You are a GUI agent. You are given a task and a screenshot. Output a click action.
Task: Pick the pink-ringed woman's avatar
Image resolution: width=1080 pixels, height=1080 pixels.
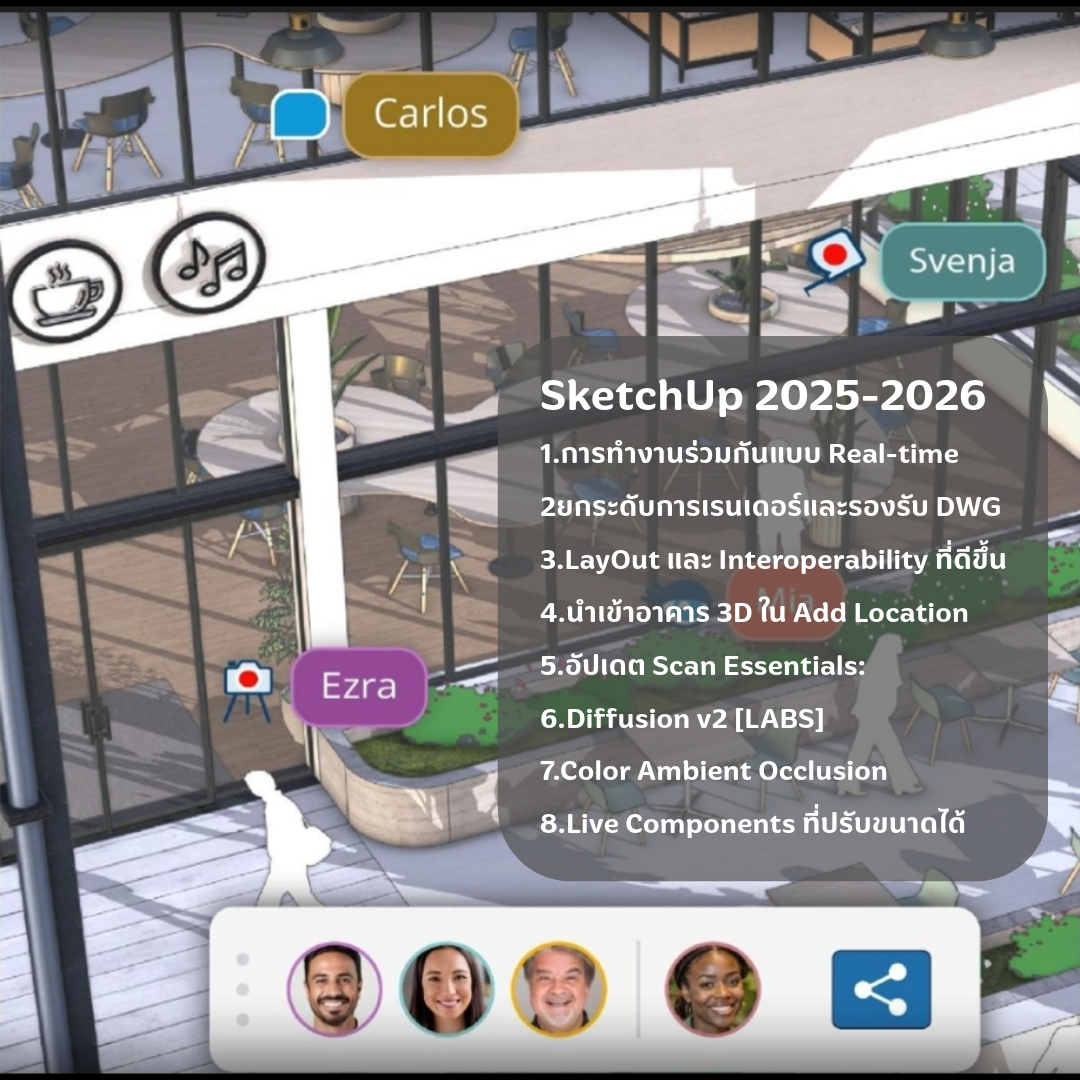click(713, 989)
